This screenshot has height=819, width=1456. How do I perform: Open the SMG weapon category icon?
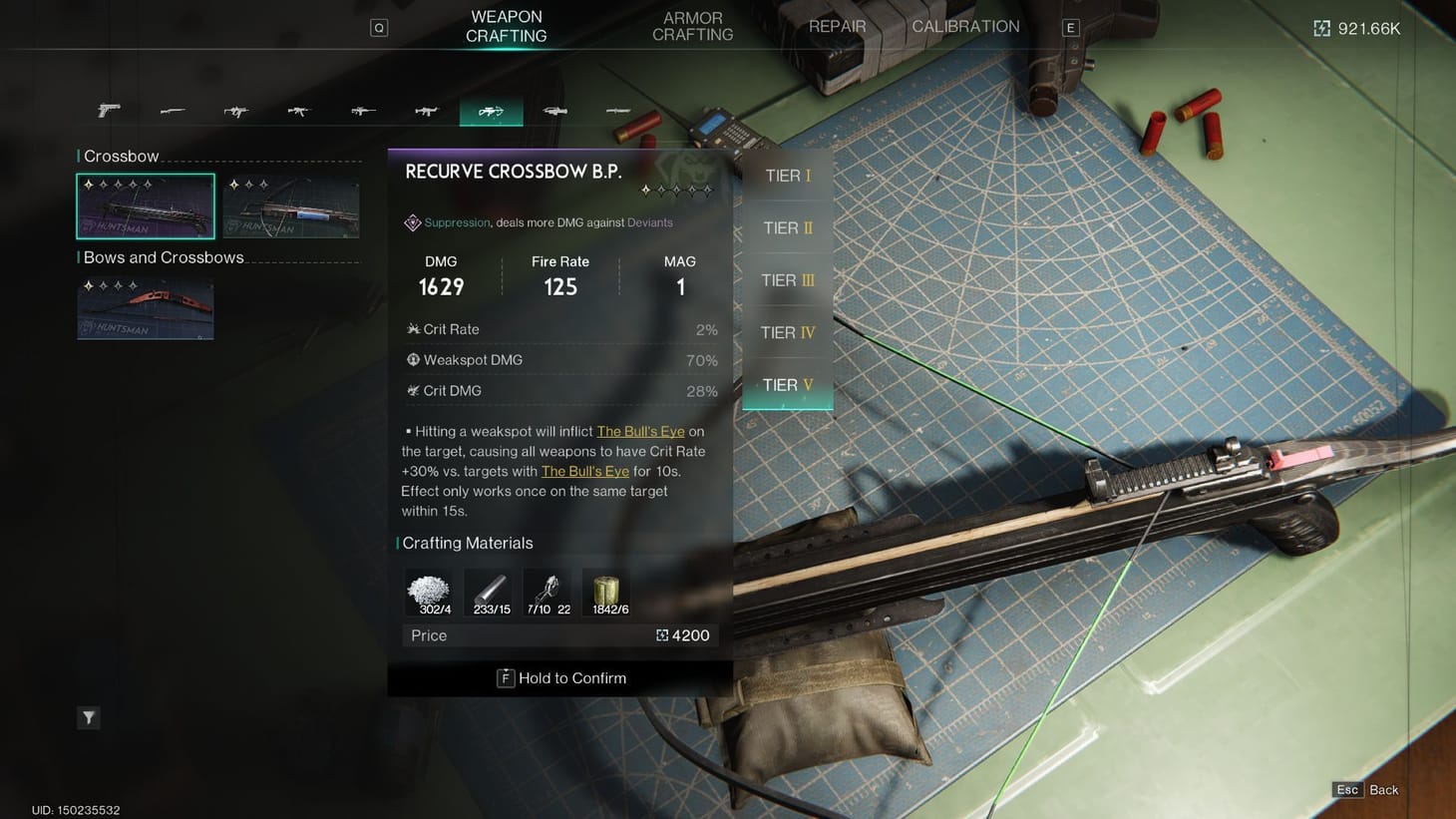235,110
